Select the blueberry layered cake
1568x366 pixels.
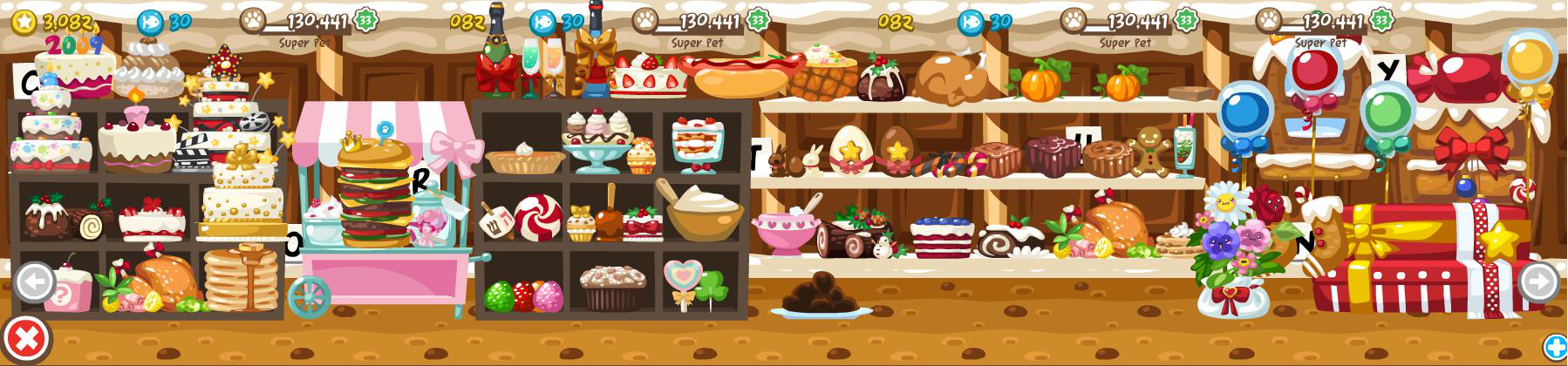(x=942, y=235)
